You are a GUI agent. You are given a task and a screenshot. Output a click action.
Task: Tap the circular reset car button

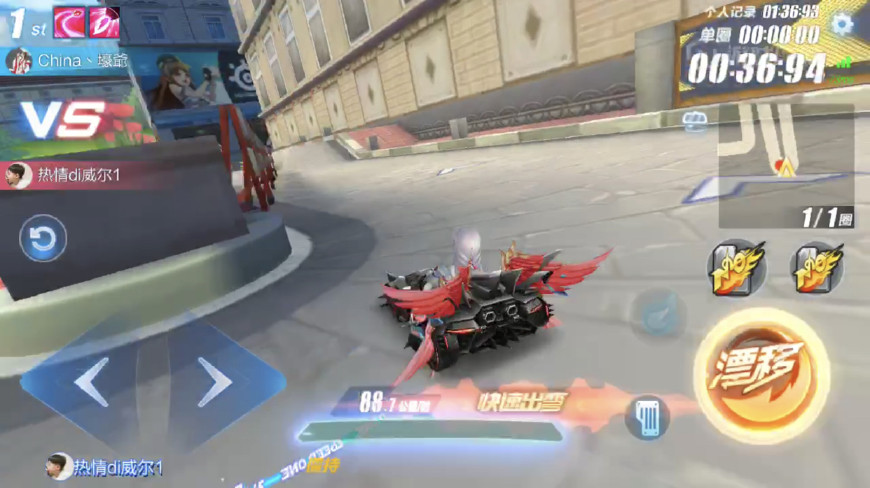click(44, 239)
